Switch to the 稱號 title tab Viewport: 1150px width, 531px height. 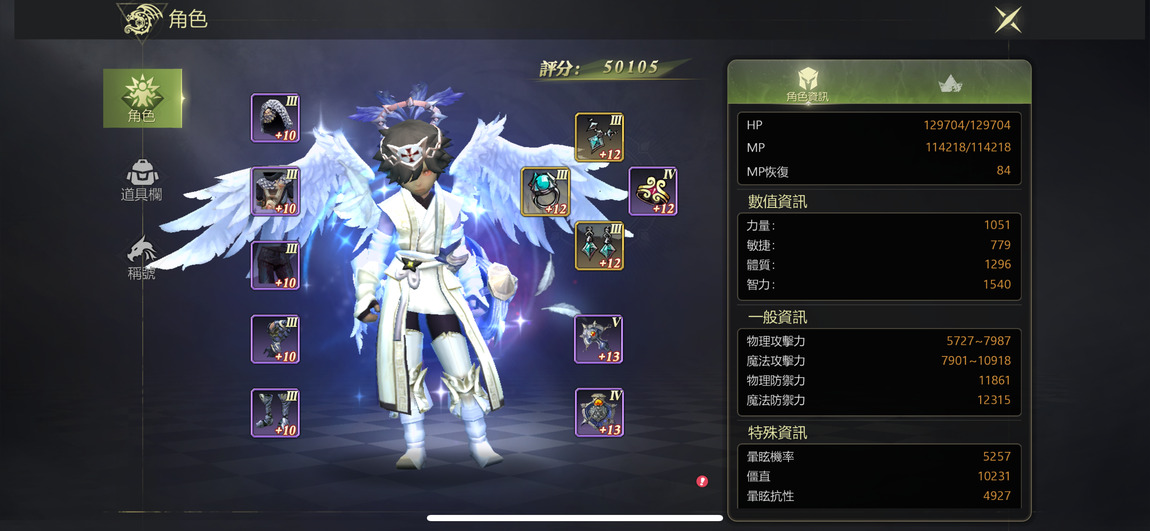click(x=142, y=257)
